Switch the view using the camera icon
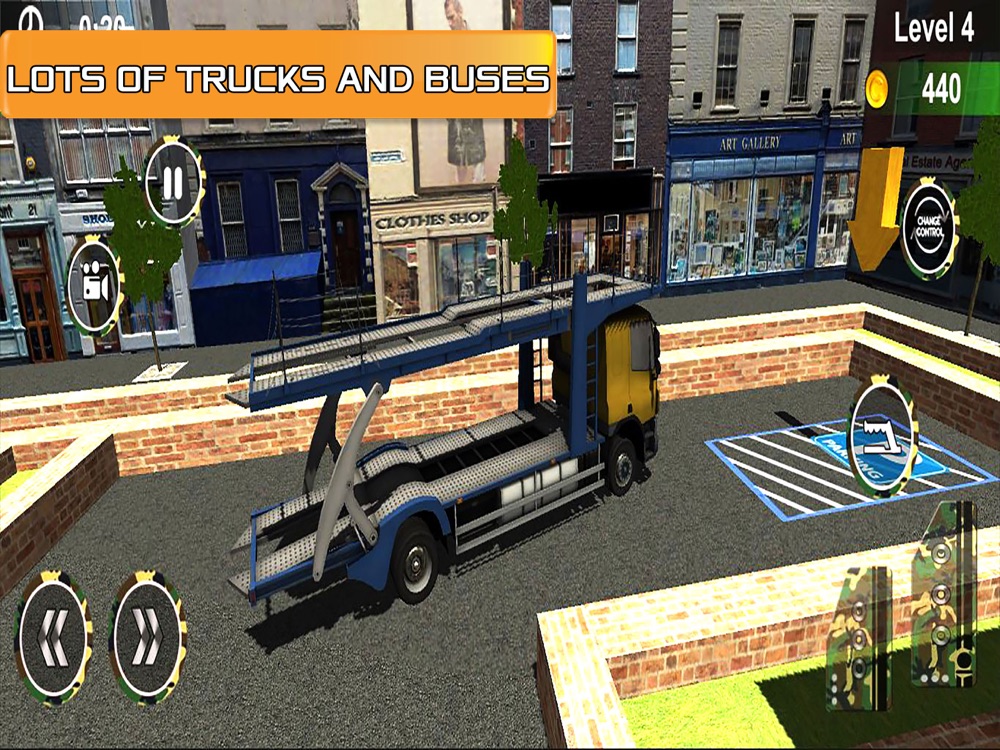This screenshot has height=750, width=1000. tap(95, 286)
